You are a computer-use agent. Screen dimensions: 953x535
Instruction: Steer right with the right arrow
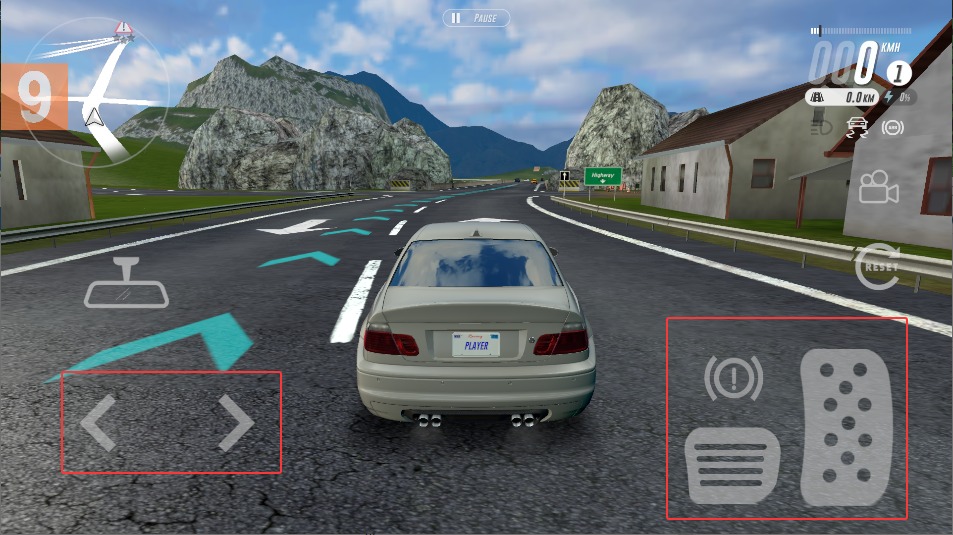(236, 422)
